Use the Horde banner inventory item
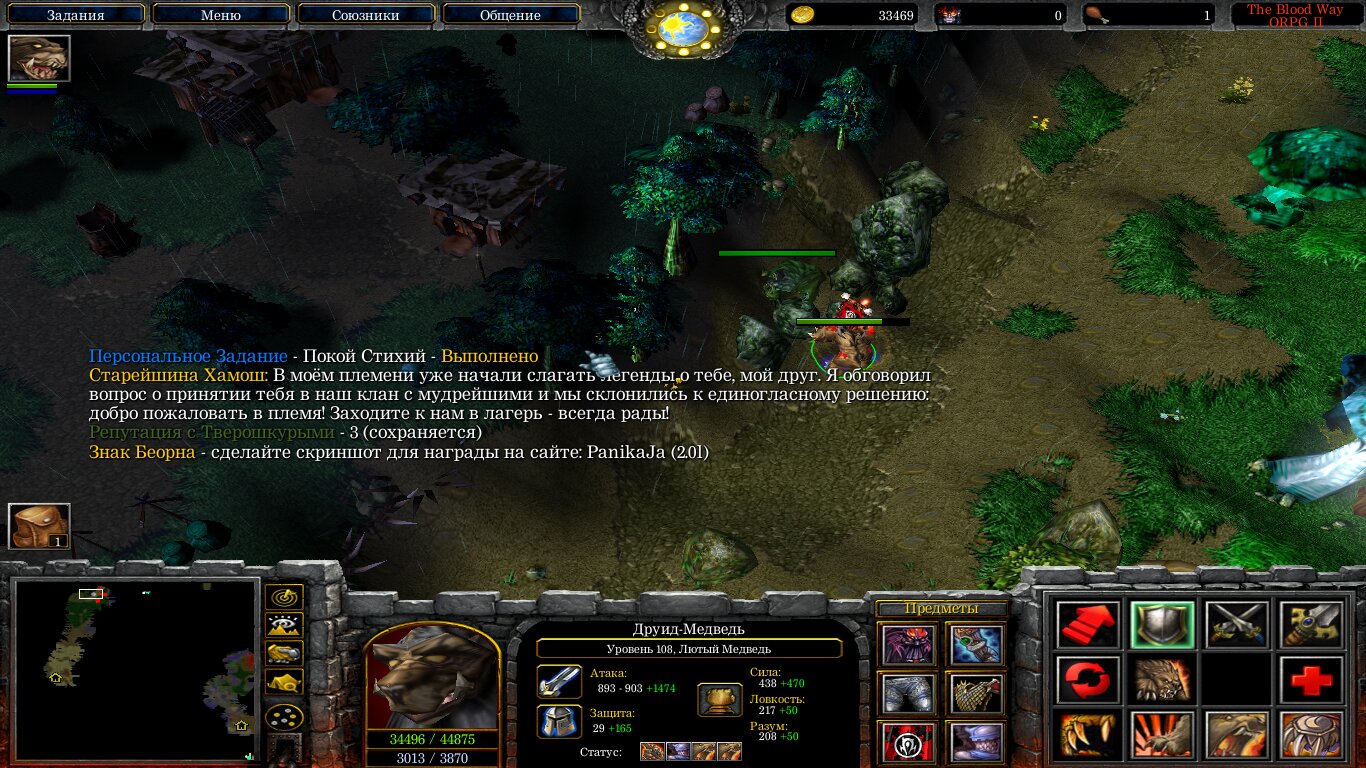The width and height of the screenshot is (1366, 768). [909, 742]
